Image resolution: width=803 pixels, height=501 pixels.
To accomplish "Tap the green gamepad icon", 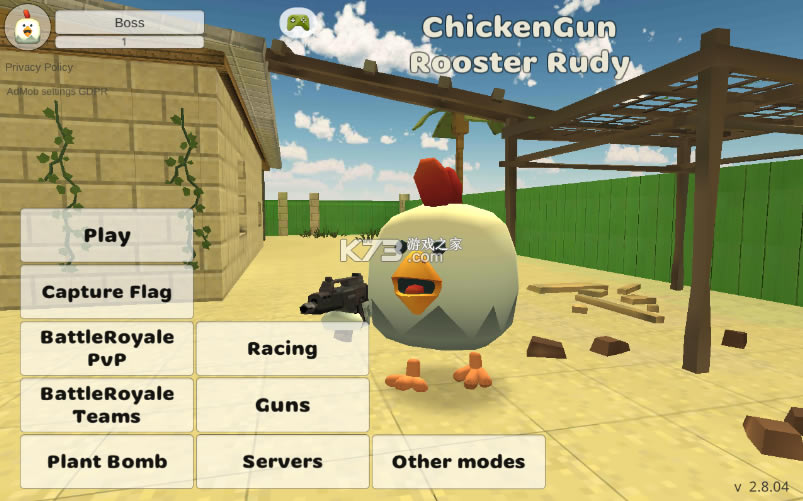I will pyautogui.click(x=296, y=22).
